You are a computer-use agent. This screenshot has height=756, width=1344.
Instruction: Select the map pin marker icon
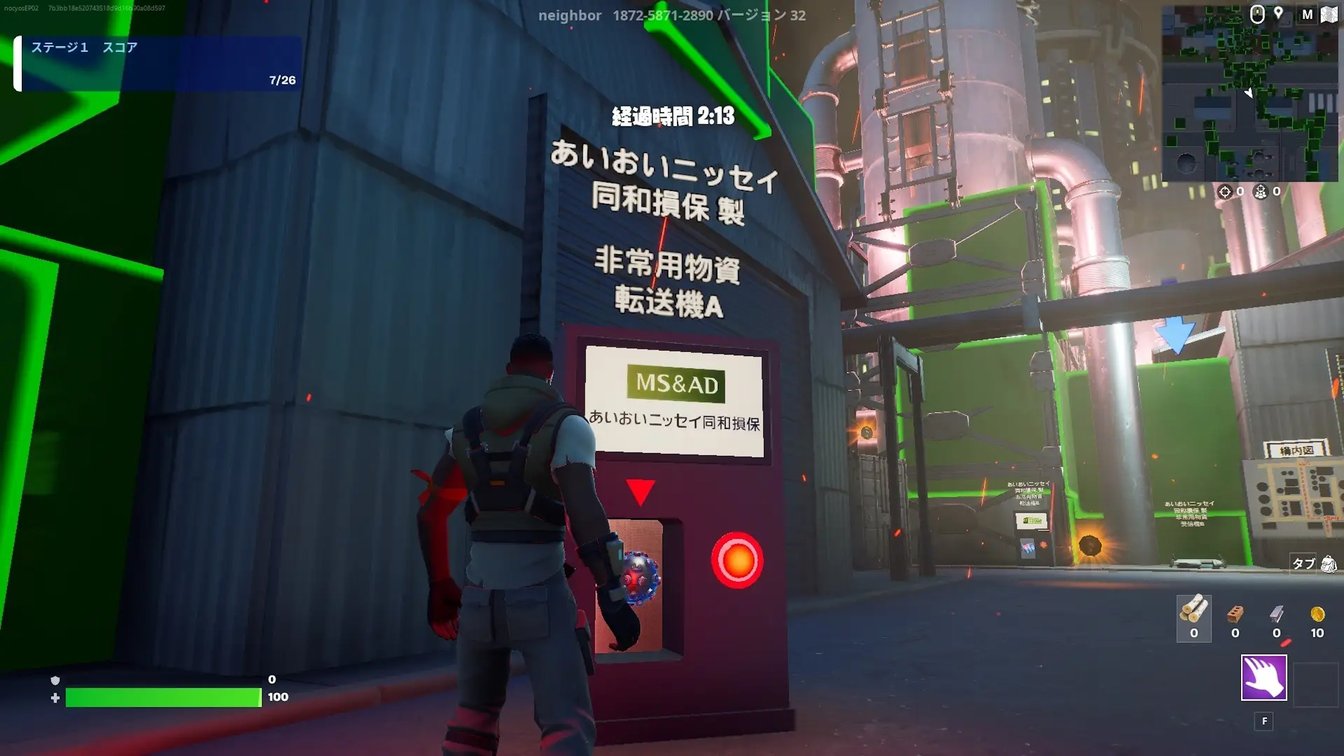1278,14
